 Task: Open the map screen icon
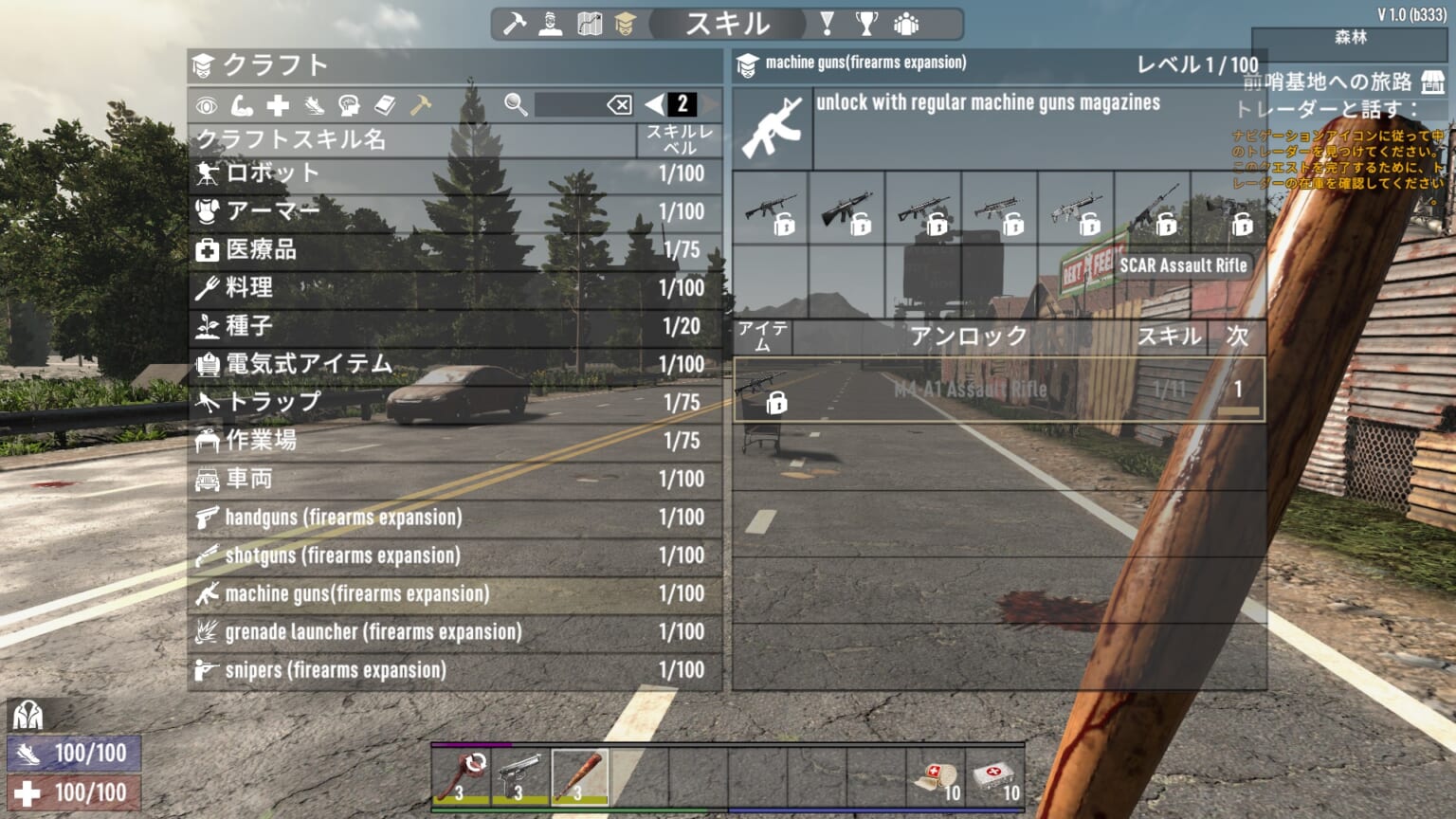point(590,22)
